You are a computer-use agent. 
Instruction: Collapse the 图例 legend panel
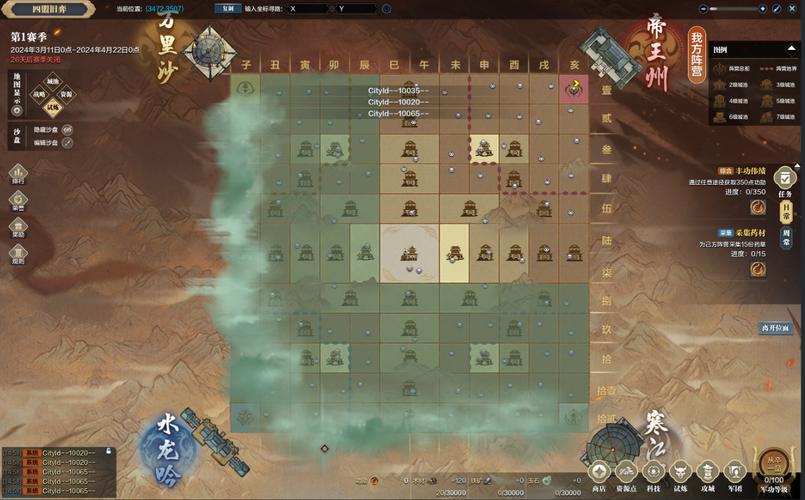click(x=791, y=48)
